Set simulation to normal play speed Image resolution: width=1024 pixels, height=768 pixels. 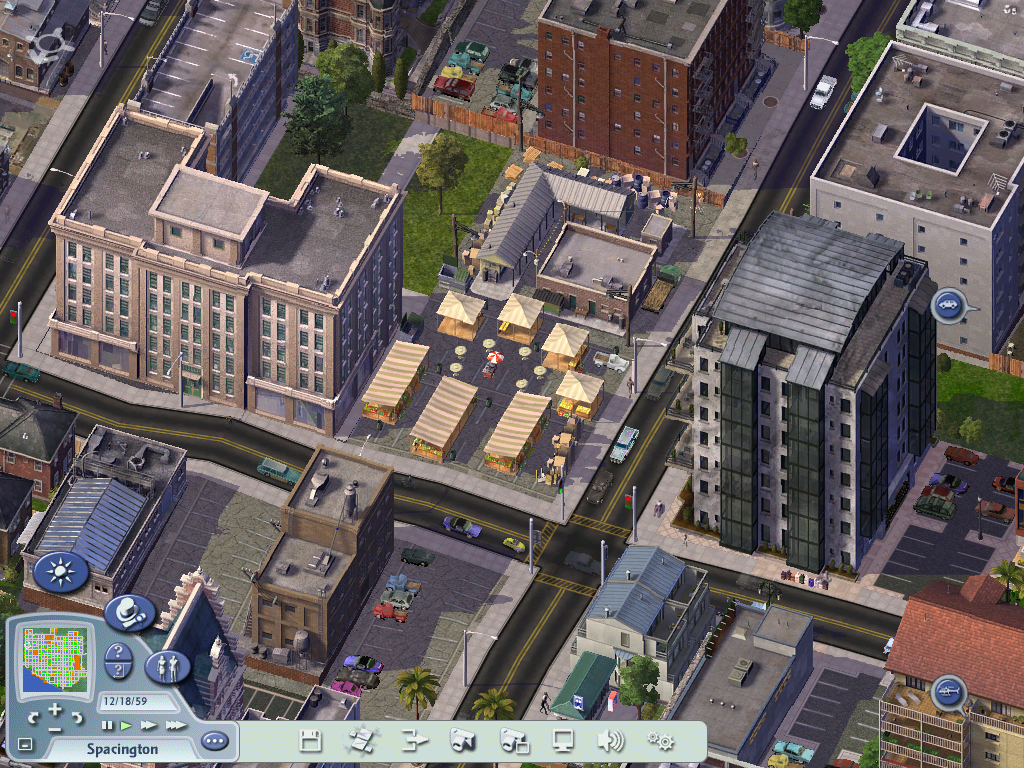click(x=127, y=725)
